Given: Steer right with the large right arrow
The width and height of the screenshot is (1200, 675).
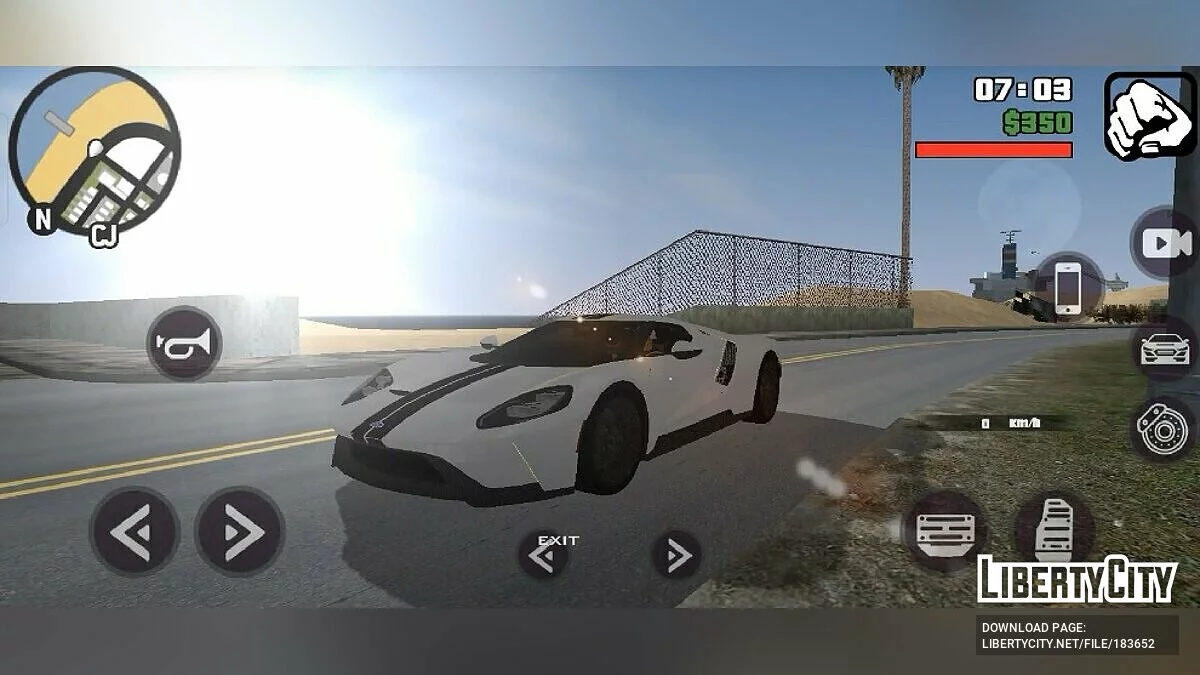Looking at the screenshot, I should (x=240, y=531).
